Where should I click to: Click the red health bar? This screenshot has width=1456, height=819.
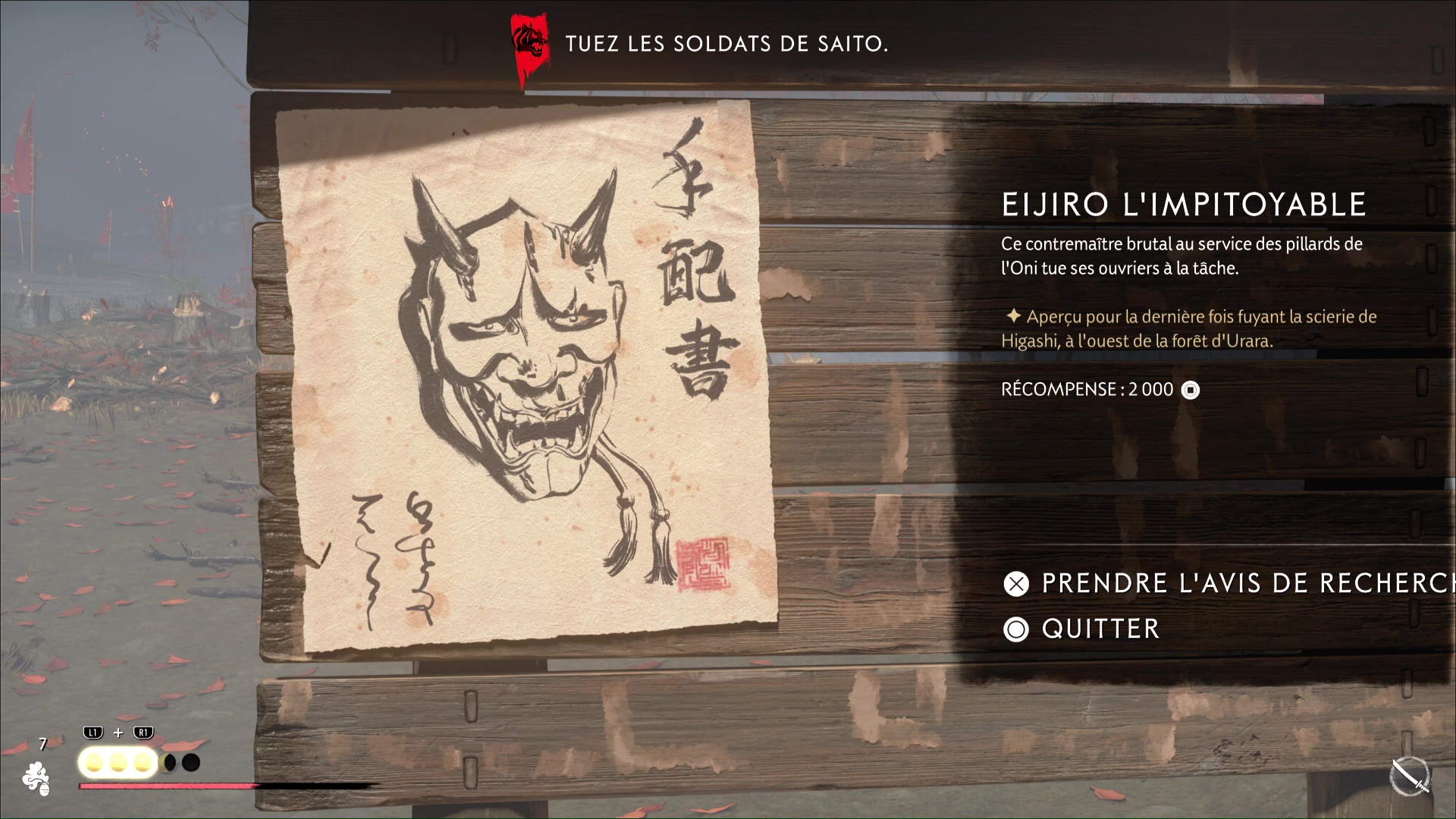167,786
